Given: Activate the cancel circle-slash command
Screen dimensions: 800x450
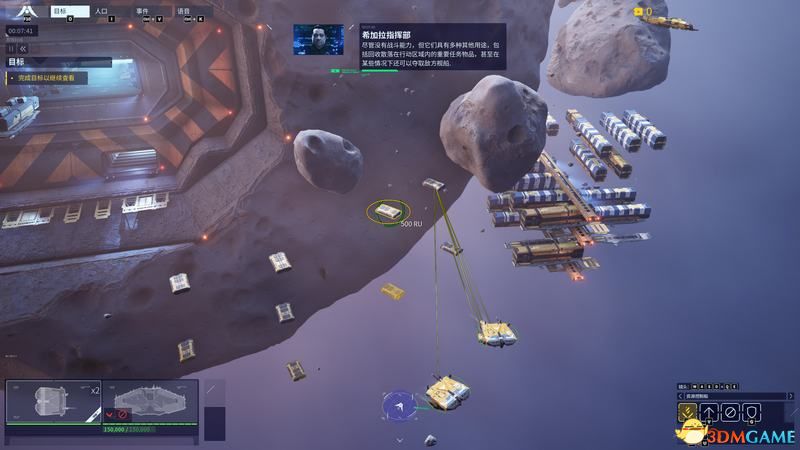Looking at the screenshot, I should (731, 411).
